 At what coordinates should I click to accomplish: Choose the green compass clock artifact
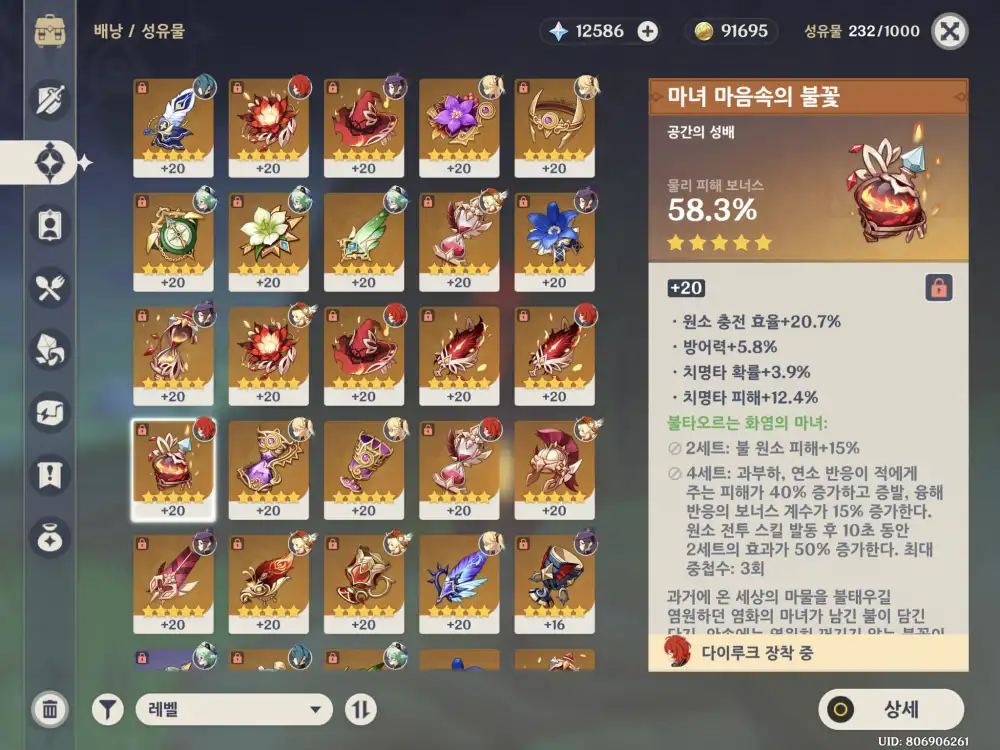tap(173, 242)
